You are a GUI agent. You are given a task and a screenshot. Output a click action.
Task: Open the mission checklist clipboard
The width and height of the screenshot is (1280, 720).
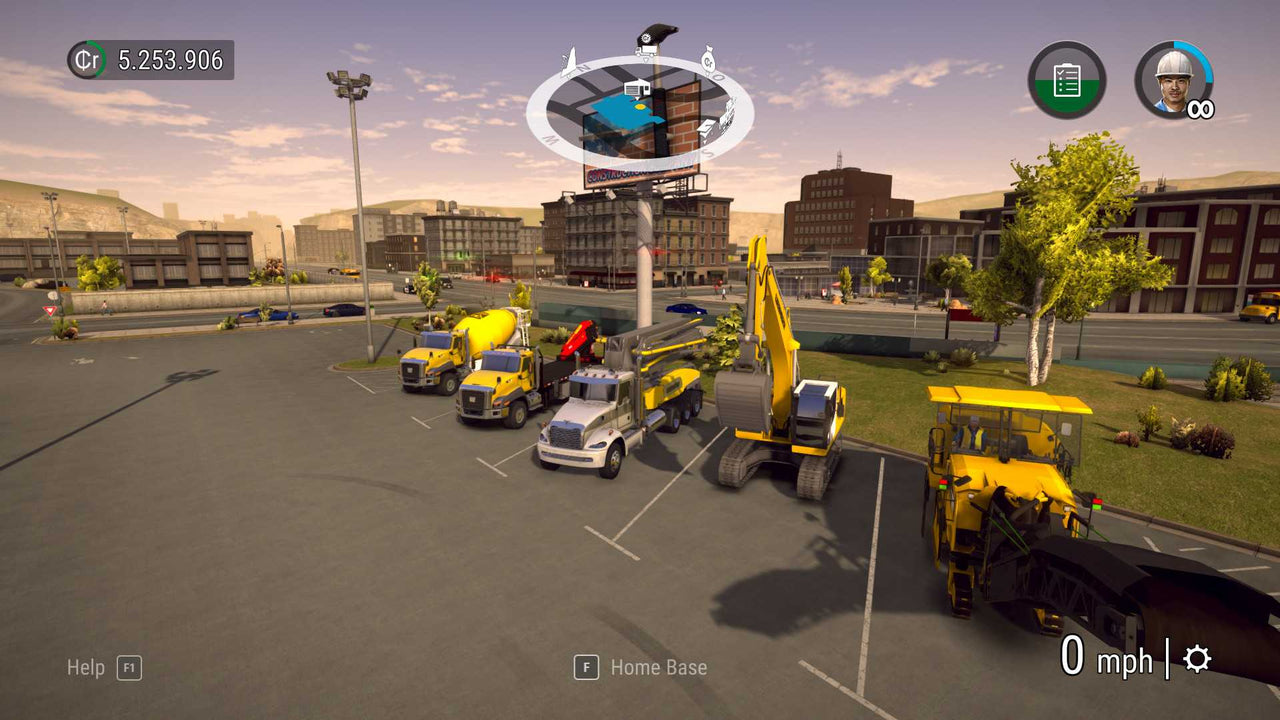pyautogui.click(x=1066, y=80)
